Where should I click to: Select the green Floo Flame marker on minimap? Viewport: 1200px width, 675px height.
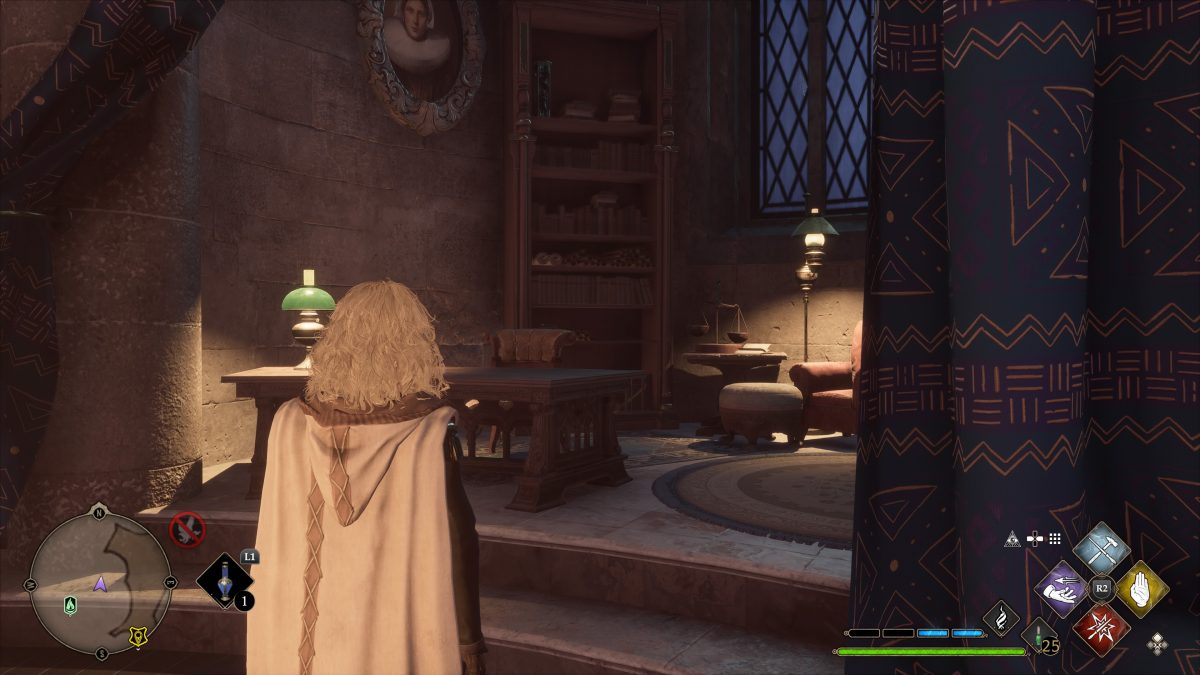point(70,605)
